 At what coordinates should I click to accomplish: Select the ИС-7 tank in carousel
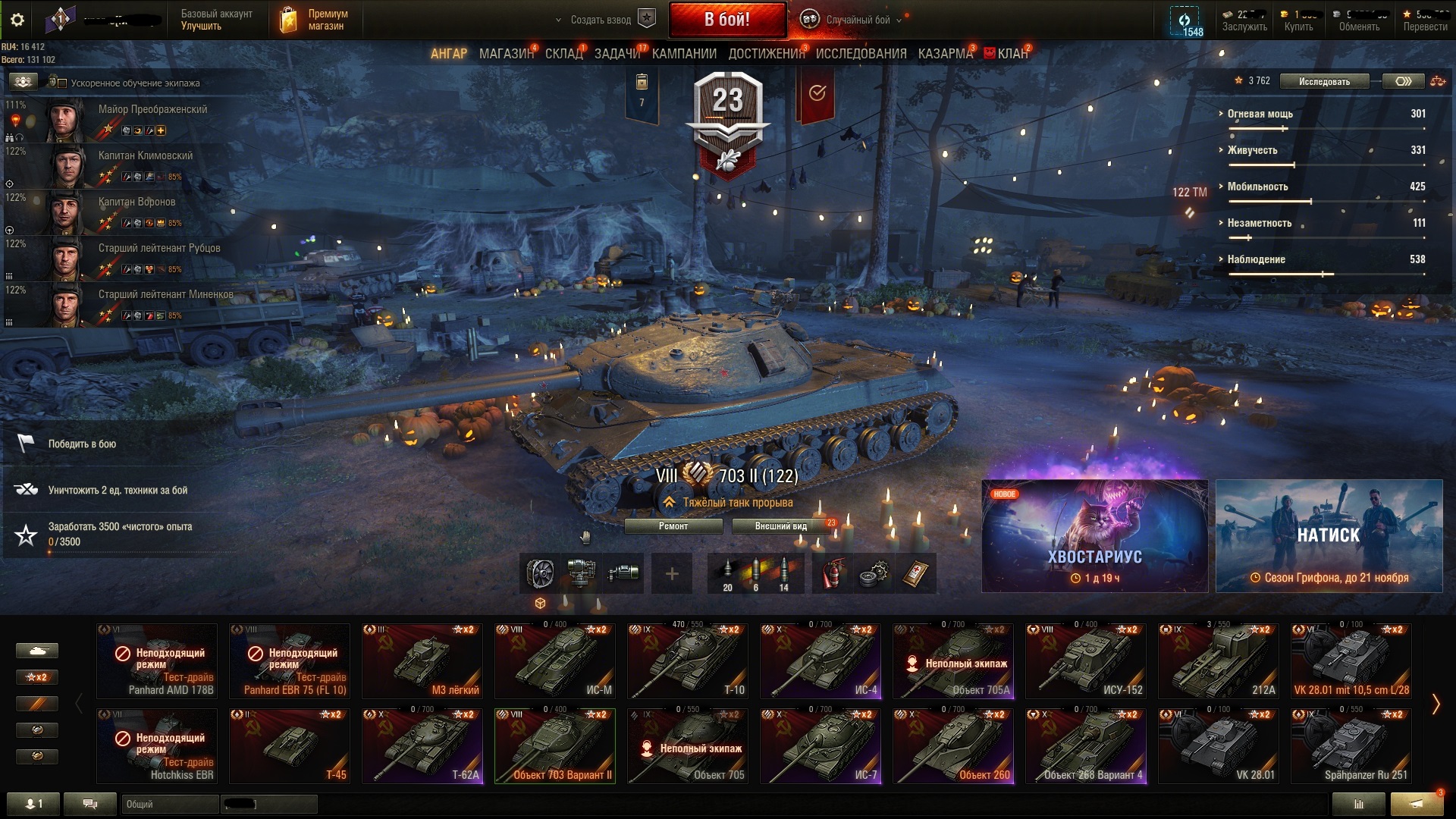pos(821,745)
